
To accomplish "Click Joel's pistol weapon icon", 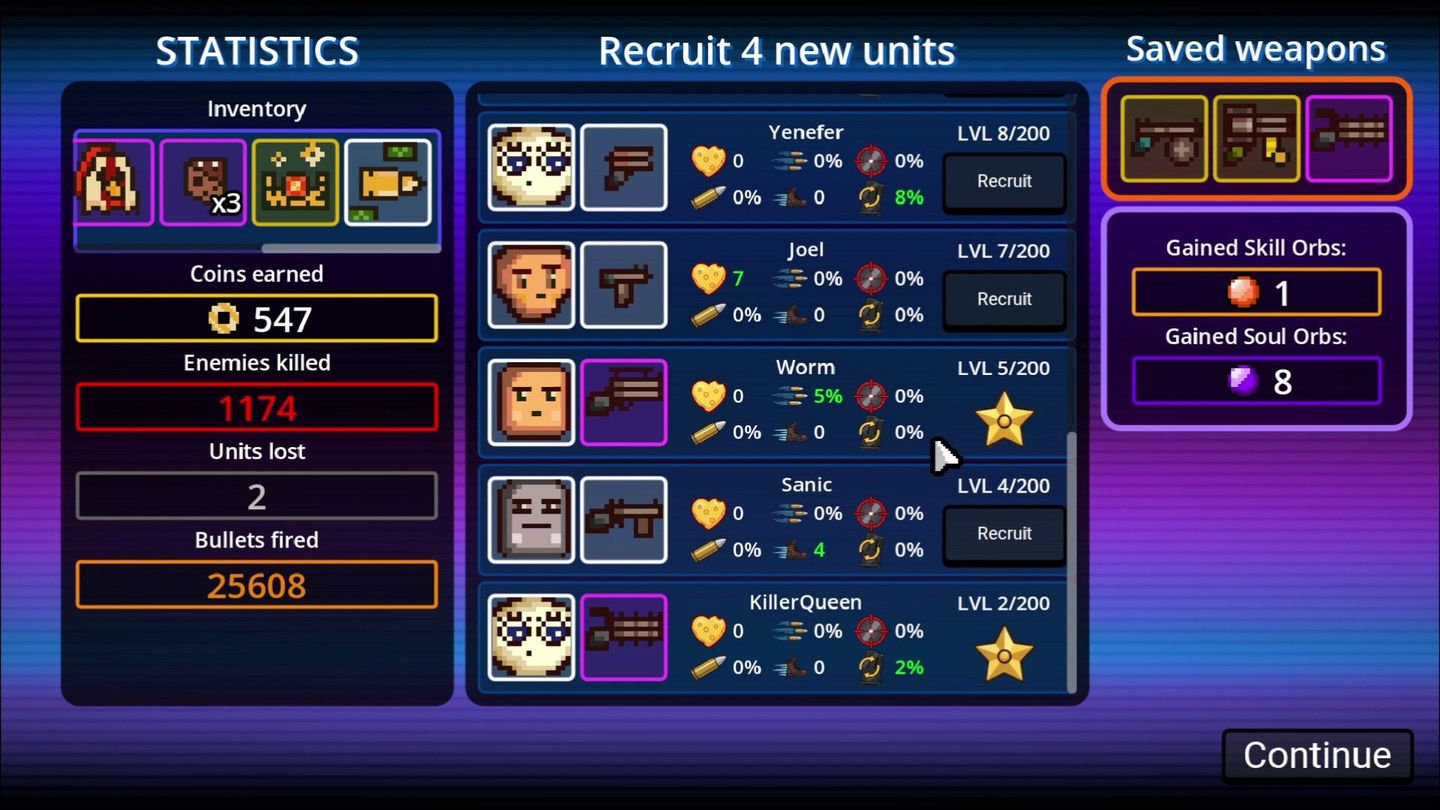I will [x=623, y=284].
